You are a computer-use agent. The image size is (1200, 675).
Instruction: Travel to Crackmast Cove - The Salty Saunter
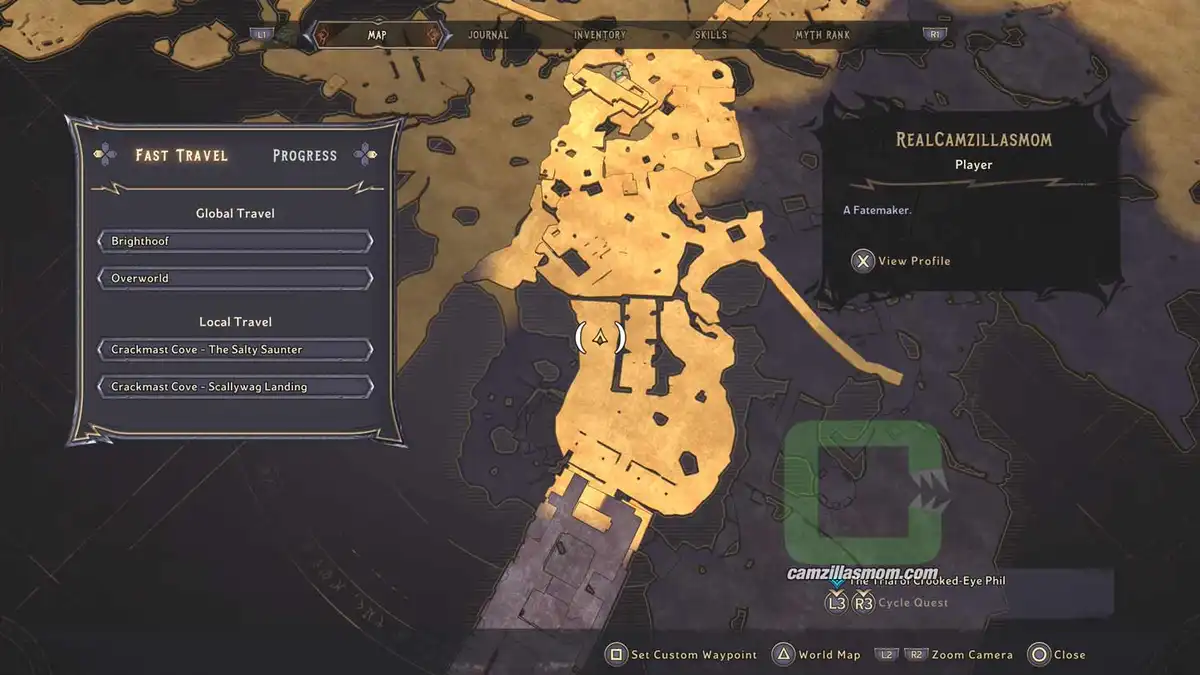point(236,350)
